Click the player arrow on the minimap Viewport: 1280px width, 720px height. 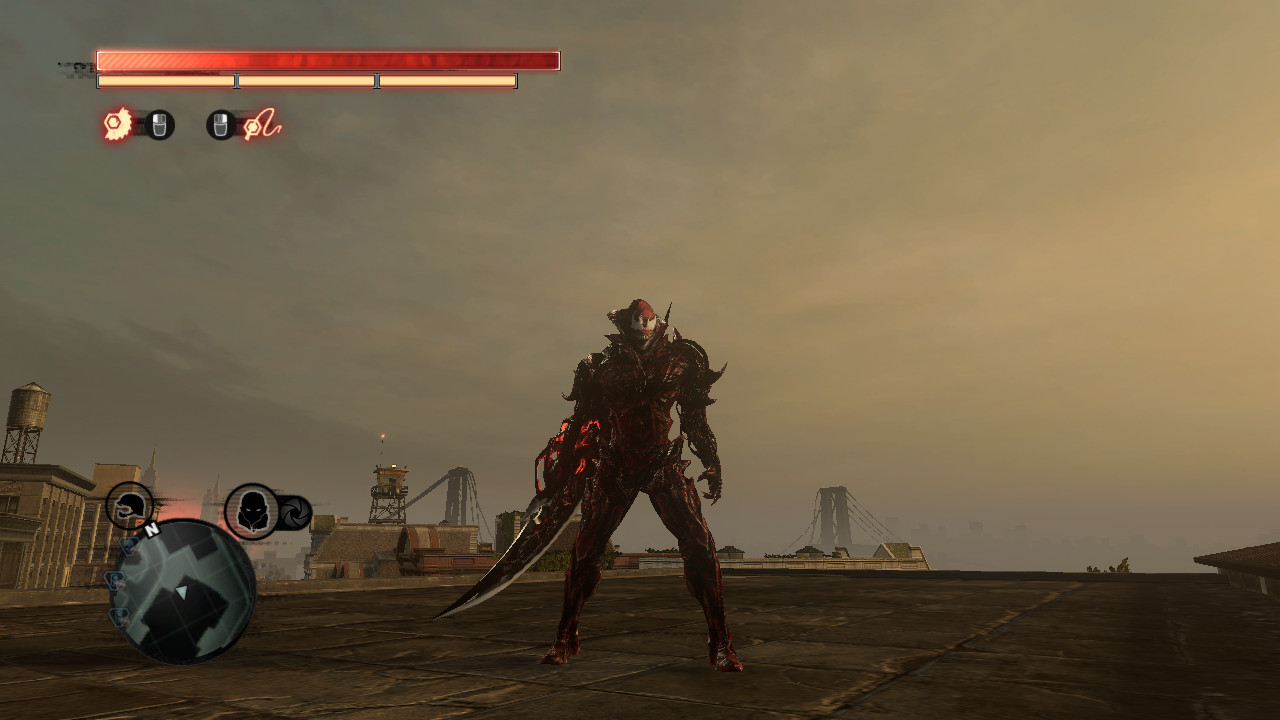pyautogui.click(x=181, y=592)
